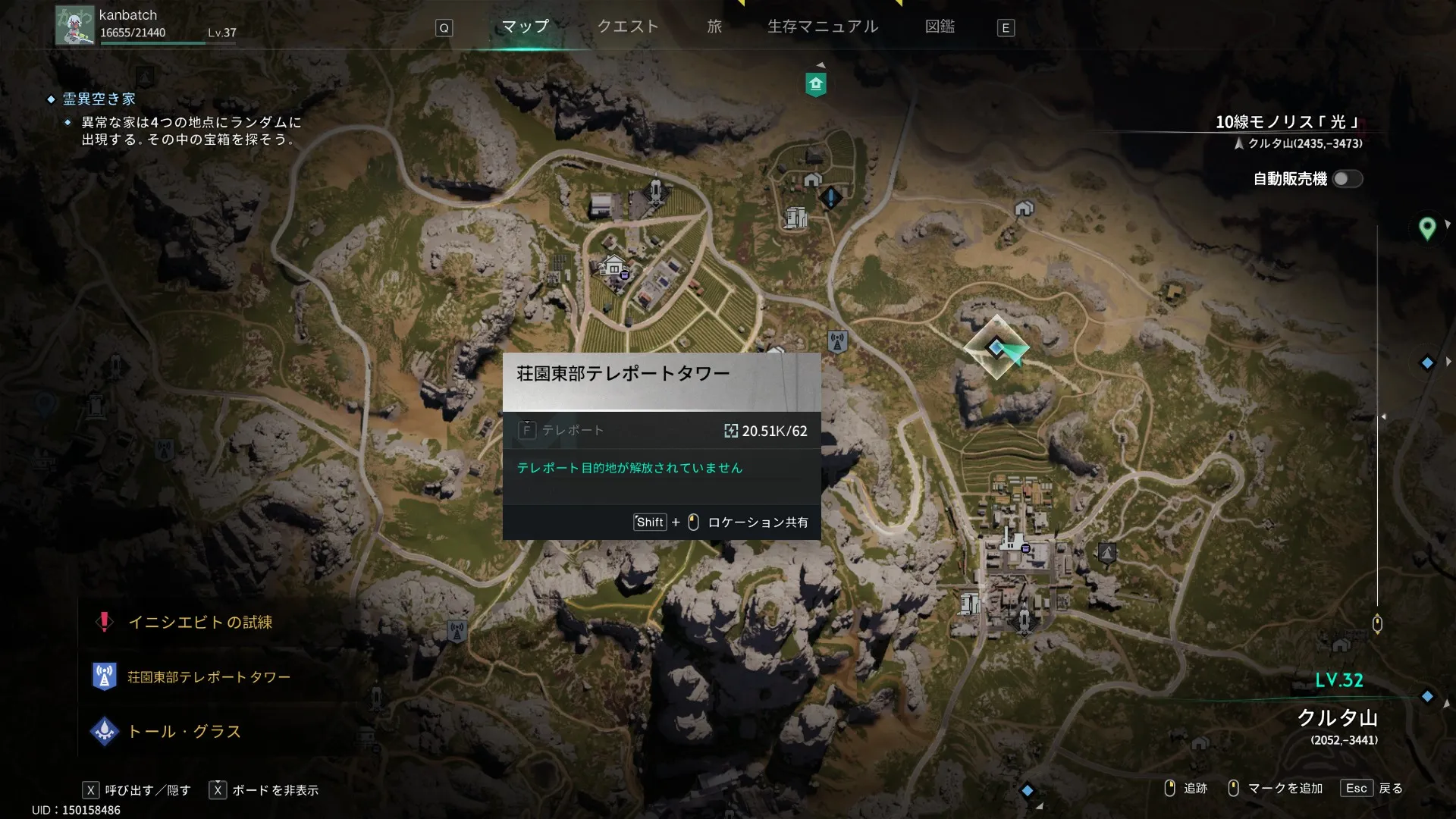This screenshot has width=1456, height=819.
Task: Click the green home marker on map
Action: (x=815, y=84)
